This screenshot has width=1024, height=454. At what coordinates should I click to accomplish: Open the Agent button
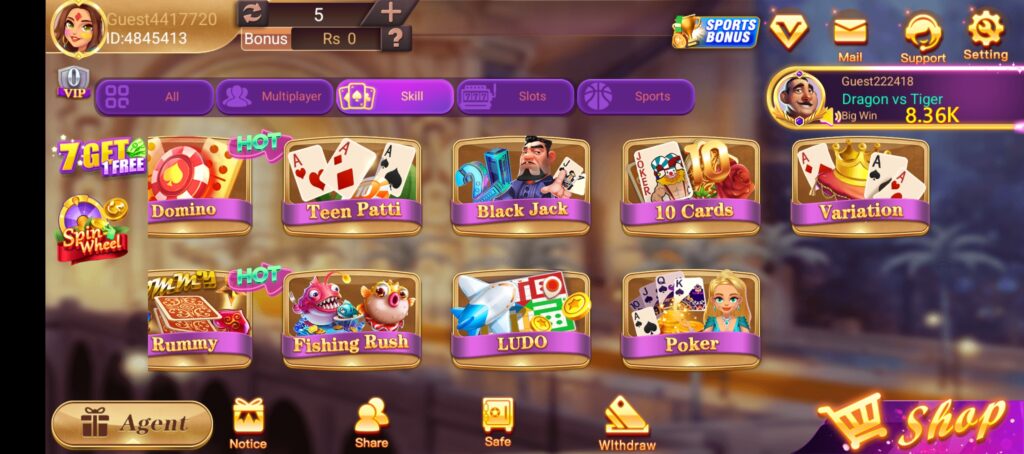(132, 424)
